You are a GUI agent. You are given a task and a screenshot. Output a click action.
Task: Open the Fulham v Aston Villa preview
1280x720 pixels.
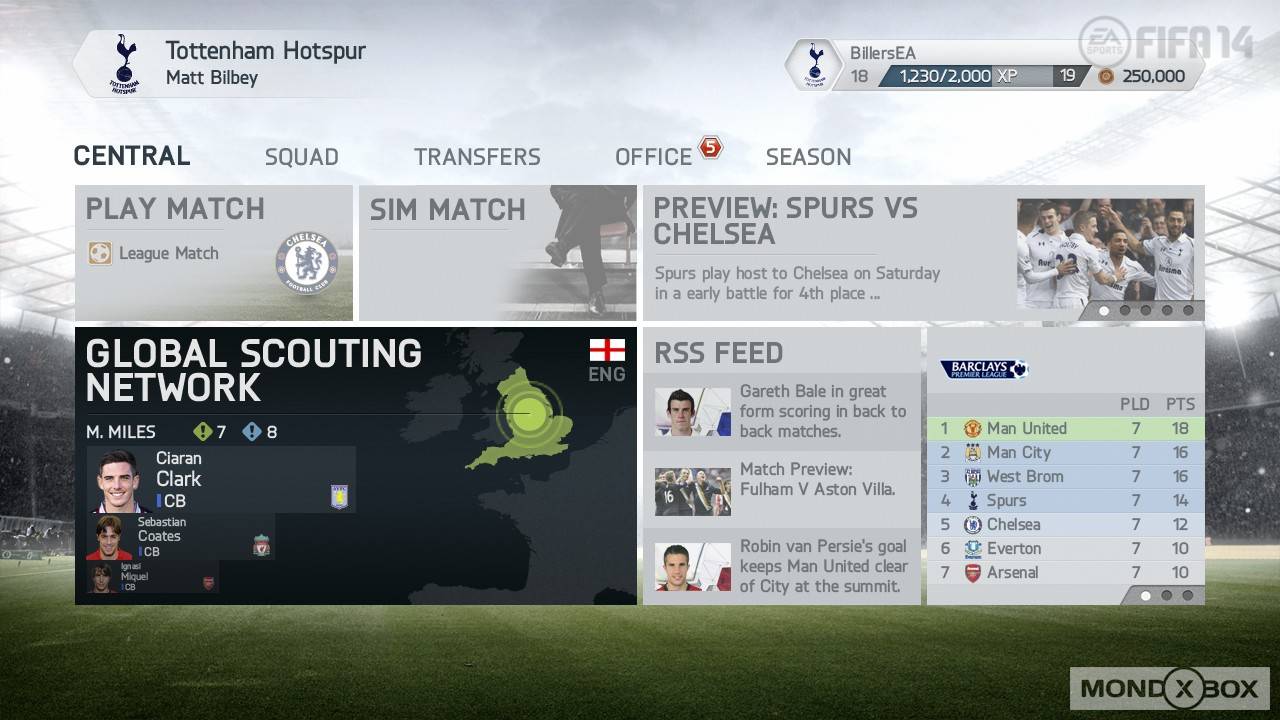point(781,480)
